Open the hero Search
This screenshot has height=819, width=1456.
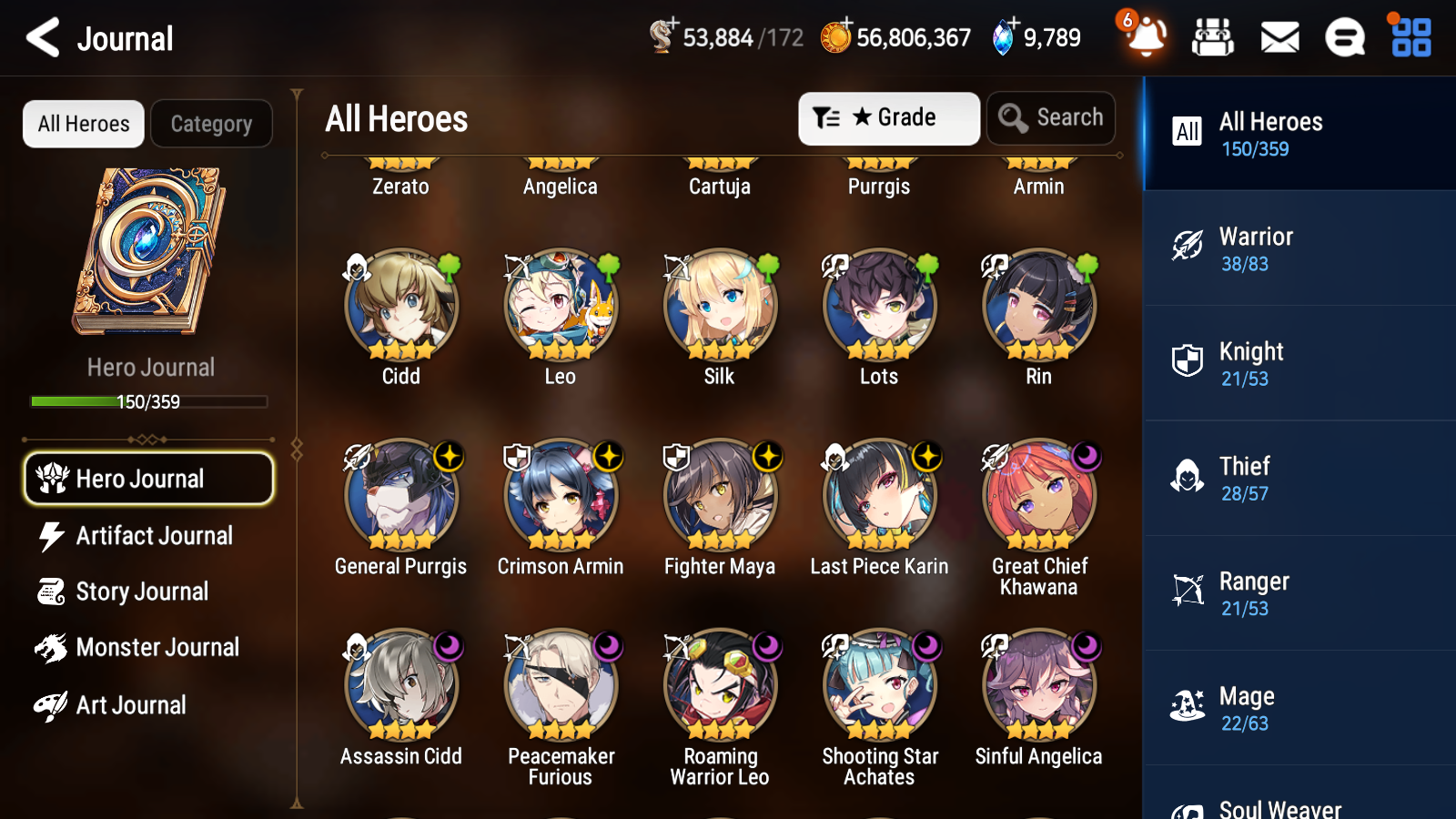[x=1051, y=117]
